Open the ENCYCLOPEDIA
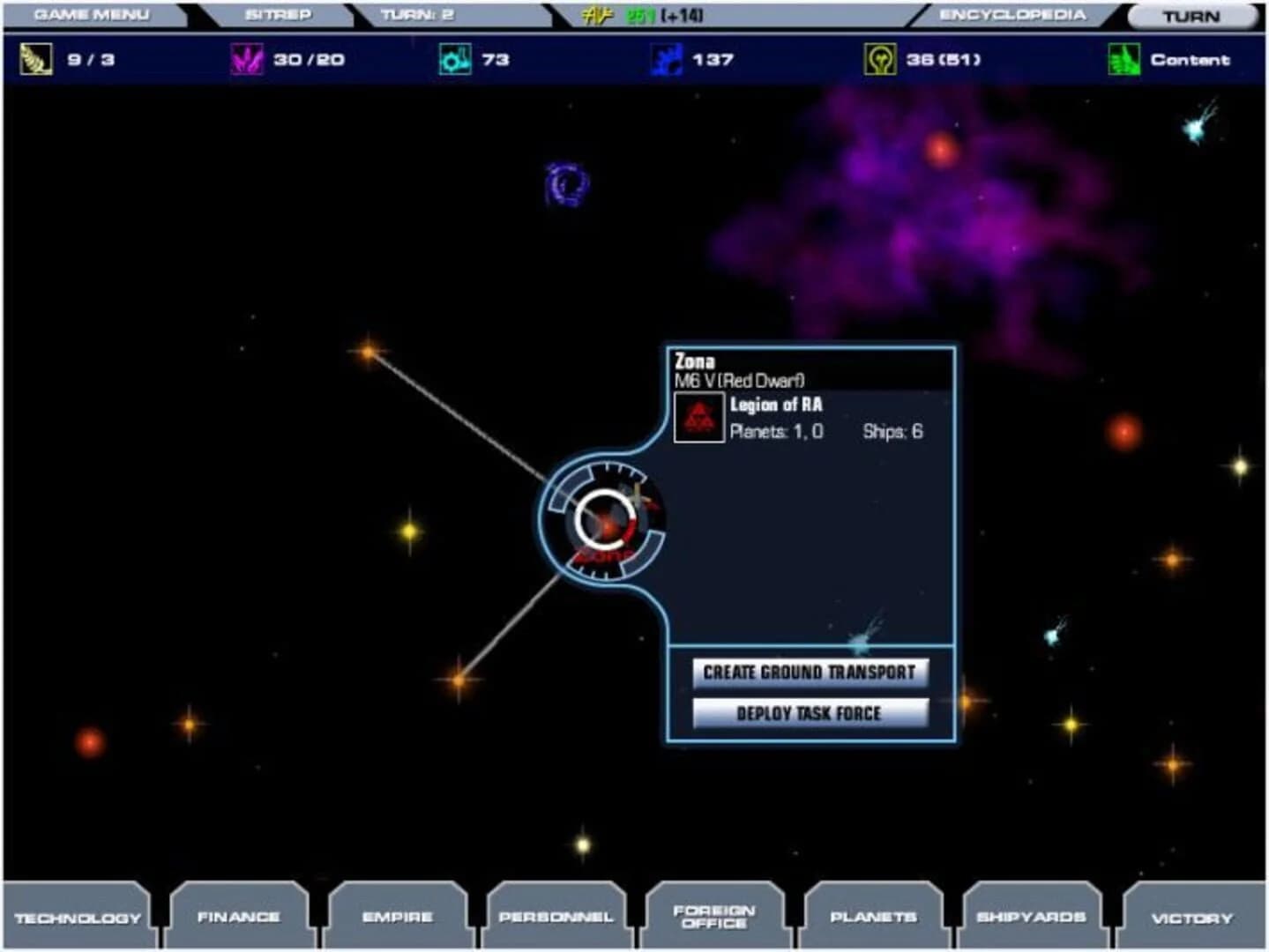This screenshot has height=952, width=1269. pyautogui.click(x=1012, y=13)
